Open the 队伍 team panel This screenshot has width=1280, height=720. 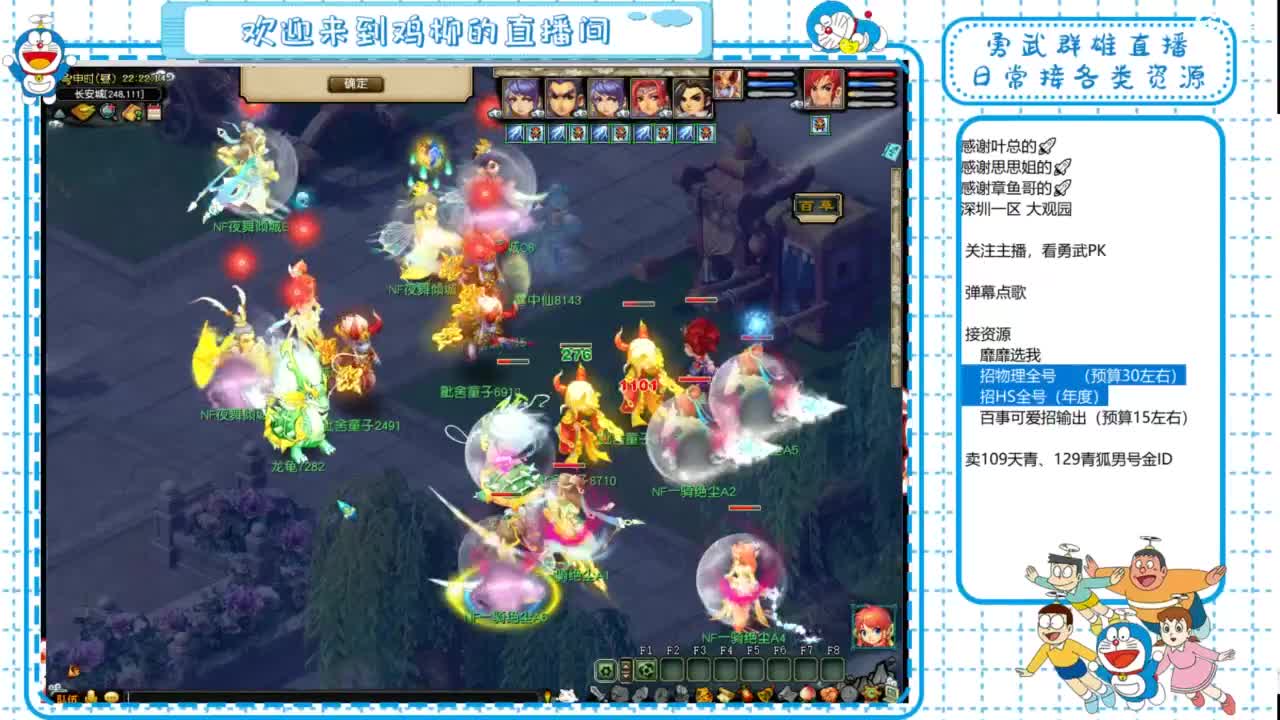coord(64,696)
